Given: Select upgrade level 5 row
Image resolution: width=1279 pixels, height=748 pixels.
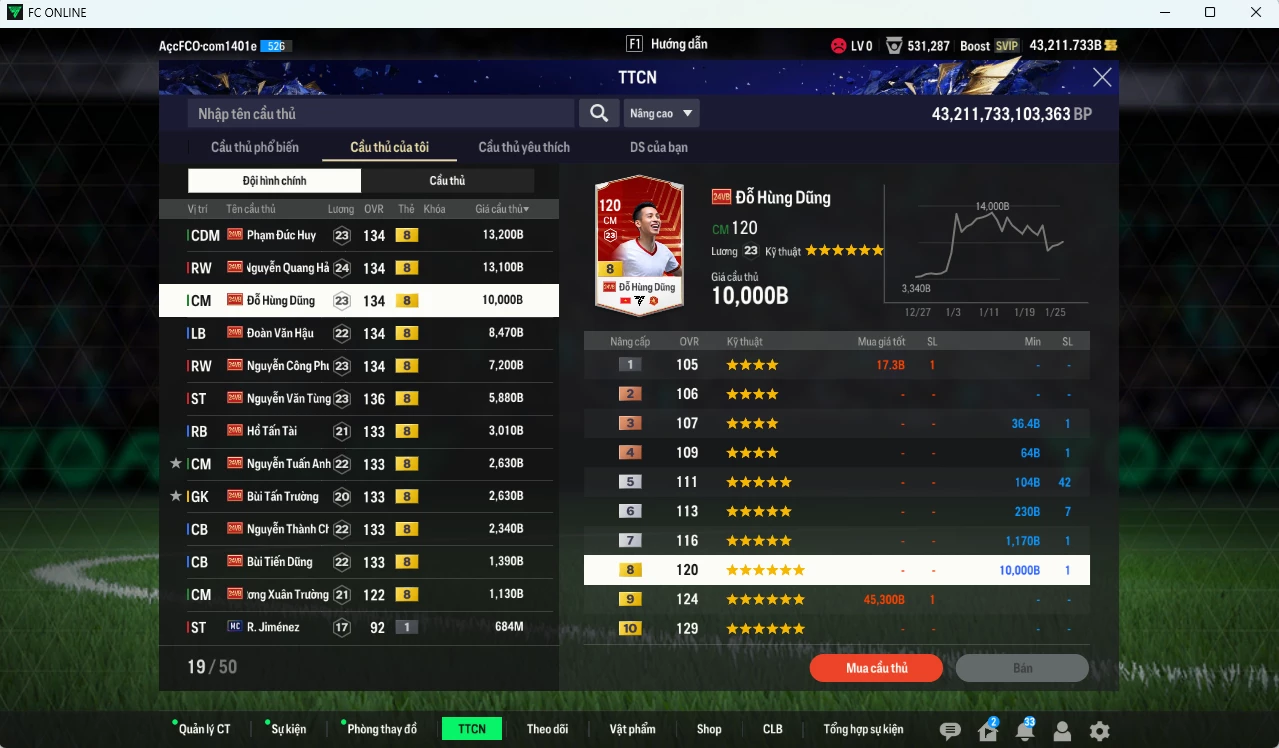Looking at the screenshot, I should point(836,482).
